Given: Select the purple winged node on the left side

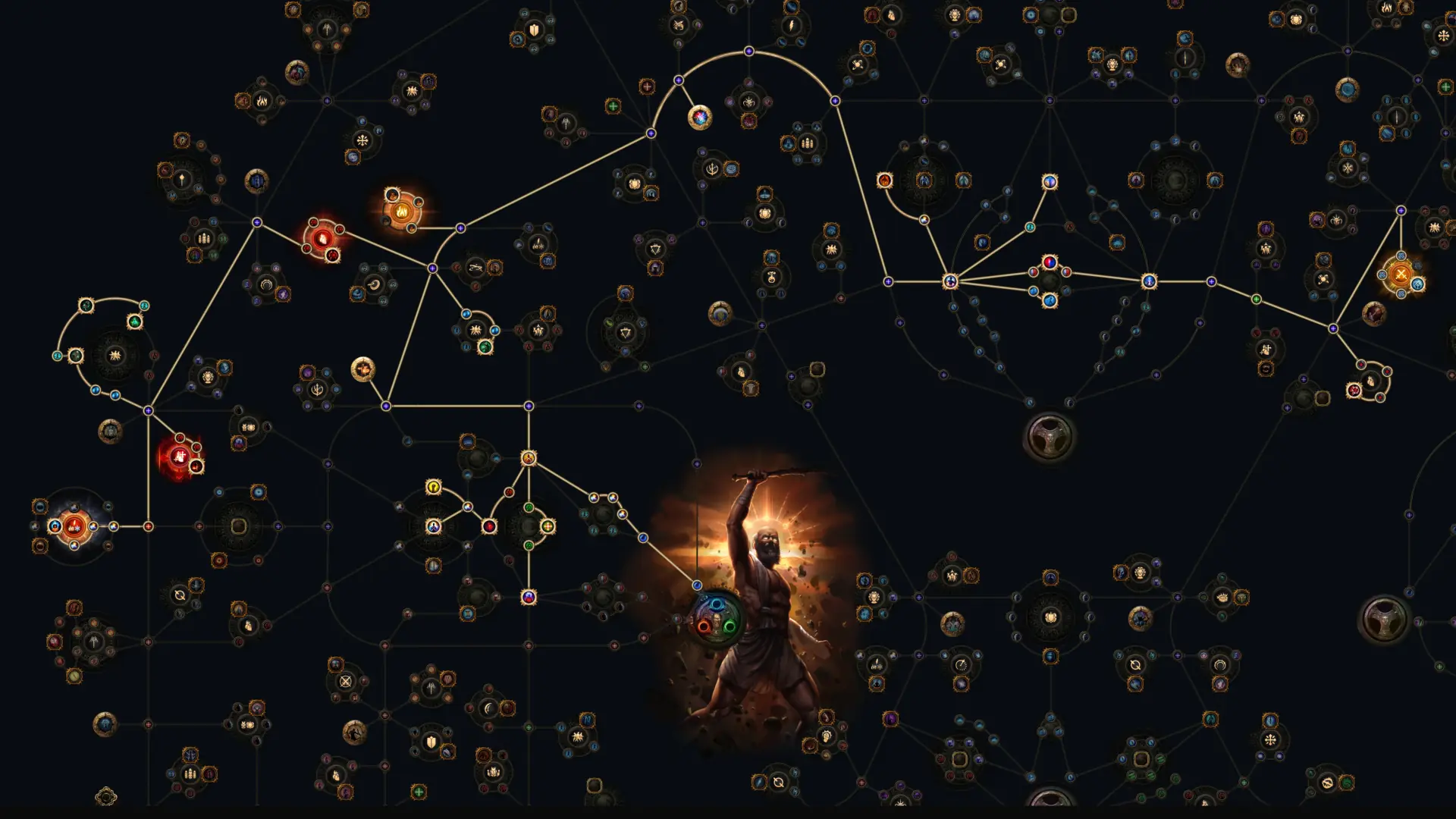Looking at the screenshot, I should (283, 294).
